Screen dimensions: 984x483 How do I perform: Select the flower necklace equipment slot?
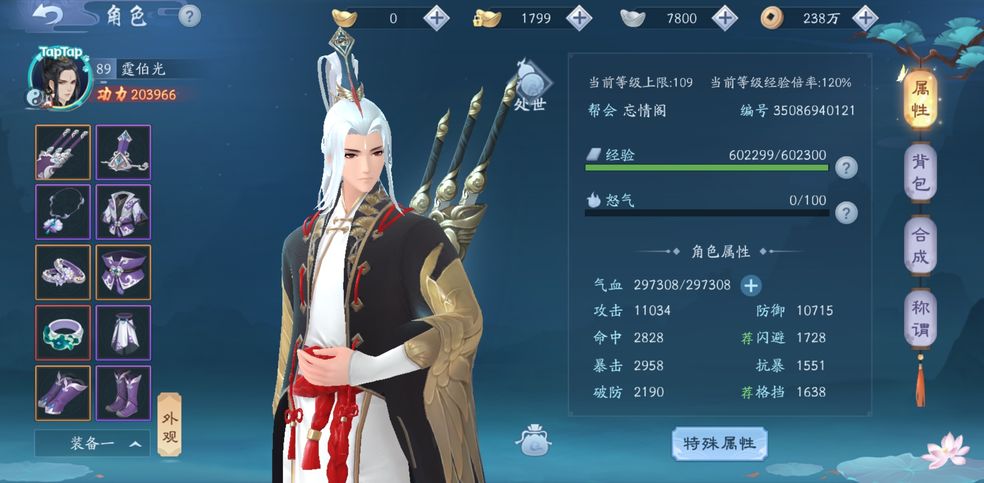point(63,212)
